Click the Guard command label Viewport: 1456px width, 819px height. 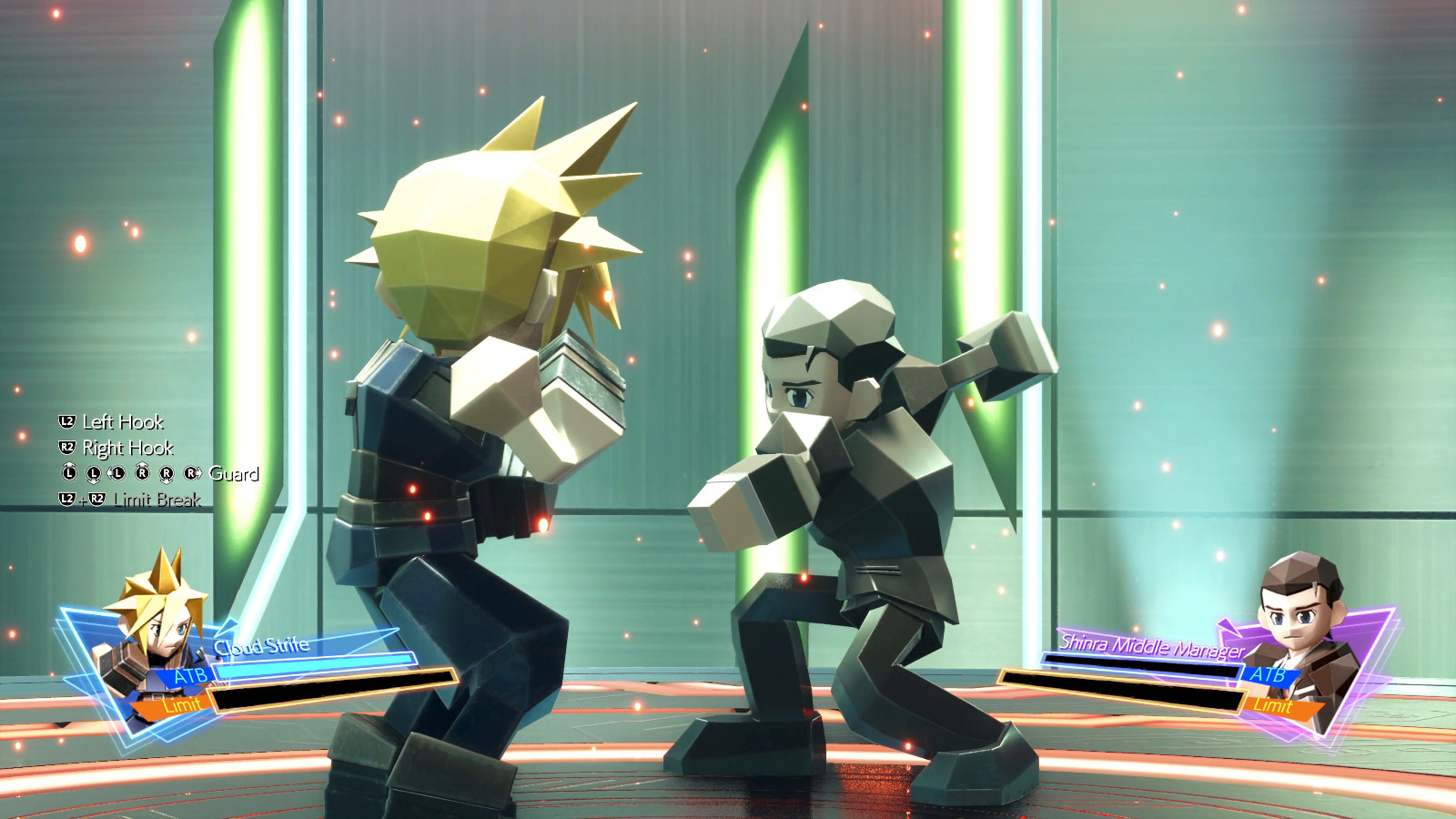pos(234,473)
